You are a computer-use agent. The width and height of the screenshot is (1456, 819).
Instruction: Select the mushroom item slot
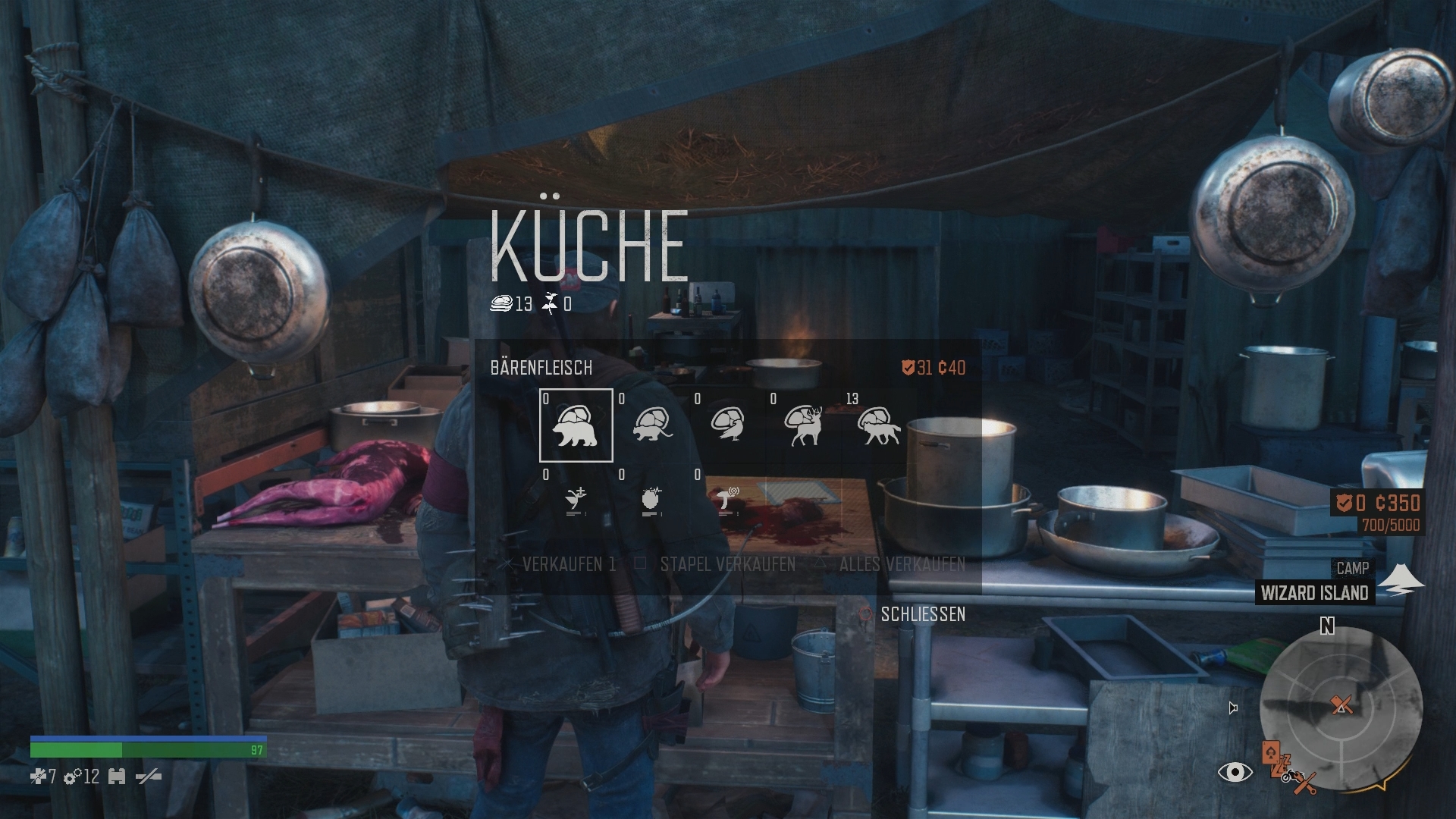click(727, 500)
